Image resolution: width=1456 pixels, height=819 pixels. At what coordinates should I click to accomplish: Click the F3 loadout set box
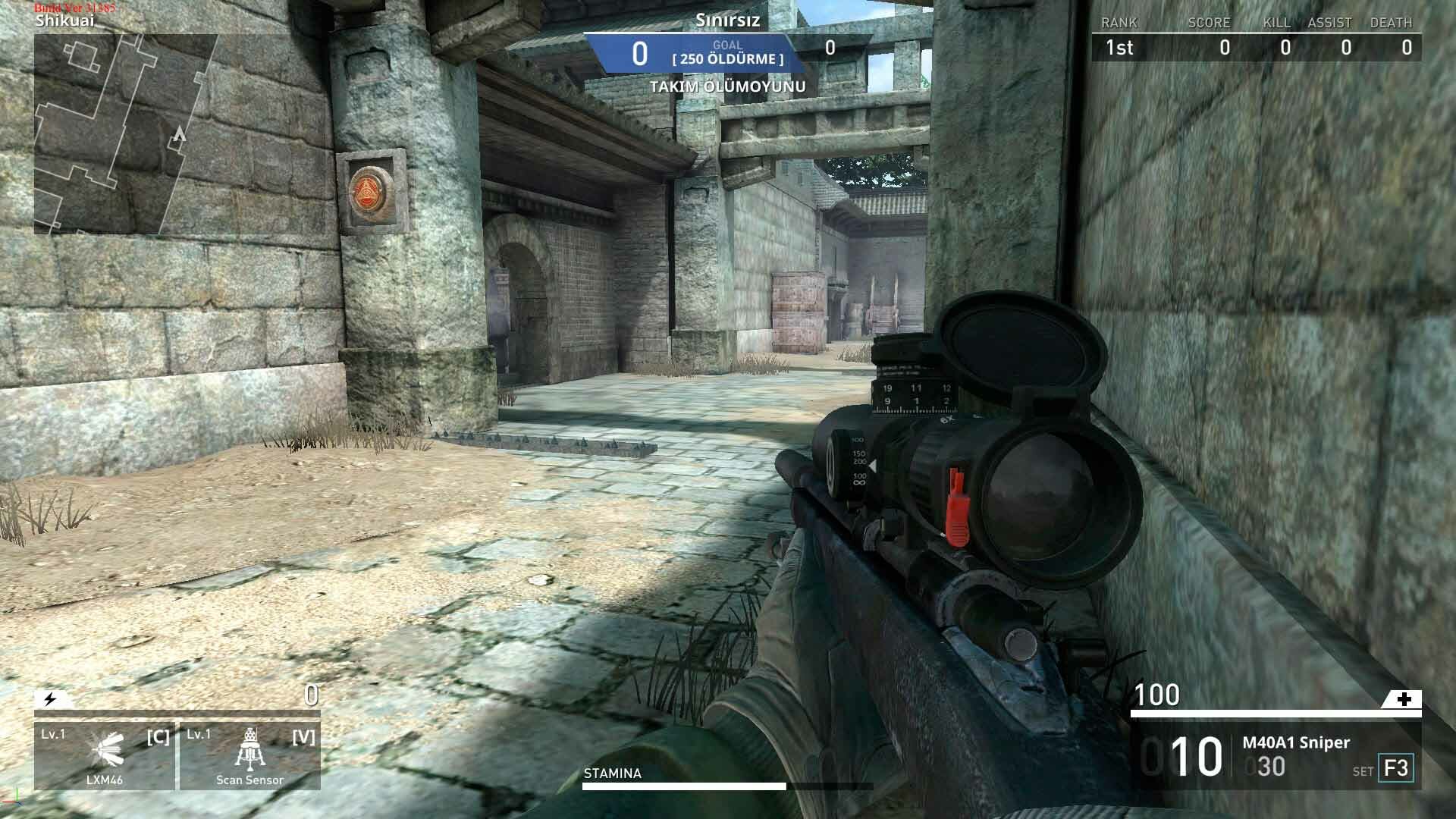point(1395,768)
